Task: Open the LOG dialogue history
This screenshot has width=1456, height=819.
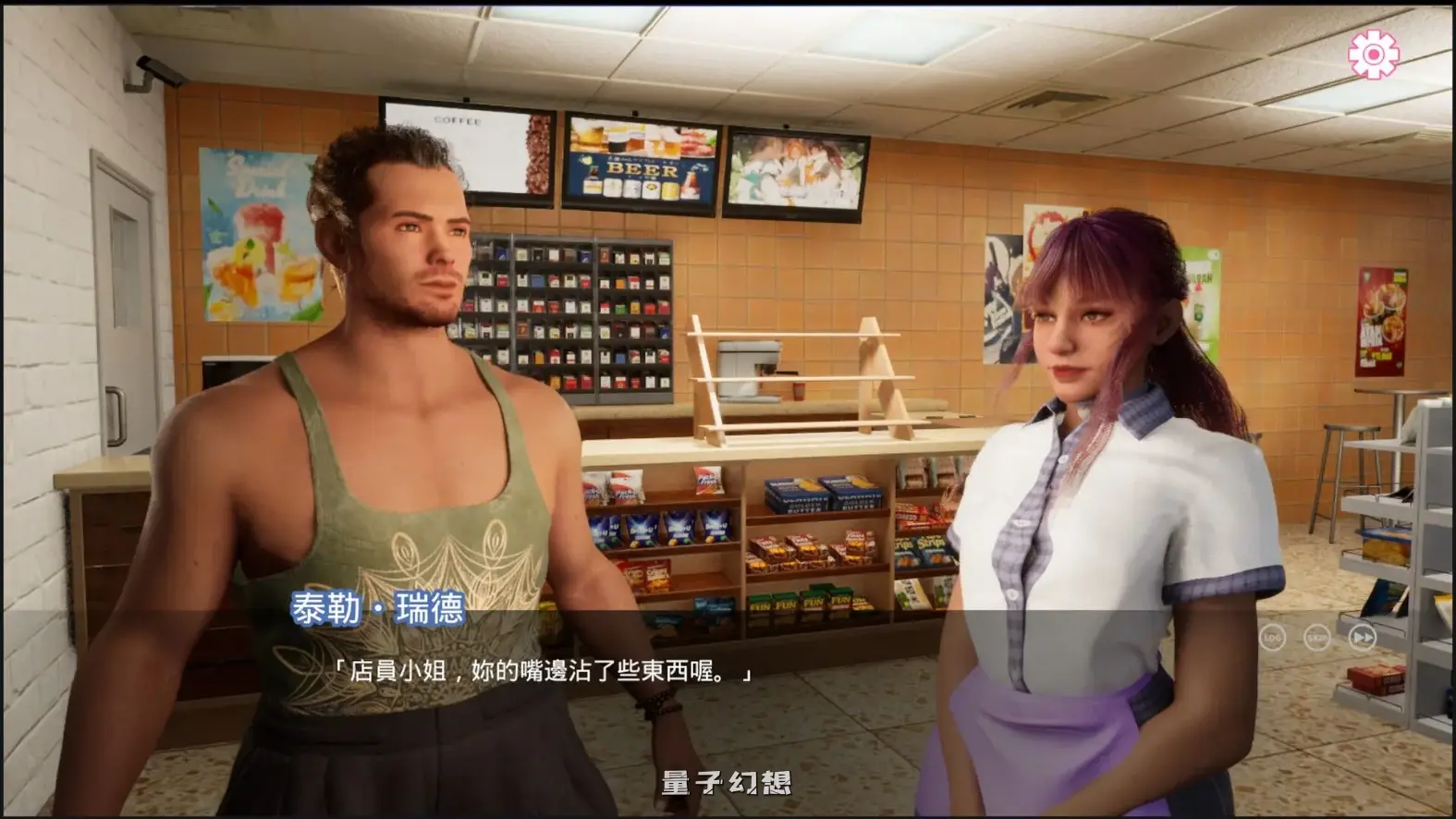Action: [x=1274, y=637]
